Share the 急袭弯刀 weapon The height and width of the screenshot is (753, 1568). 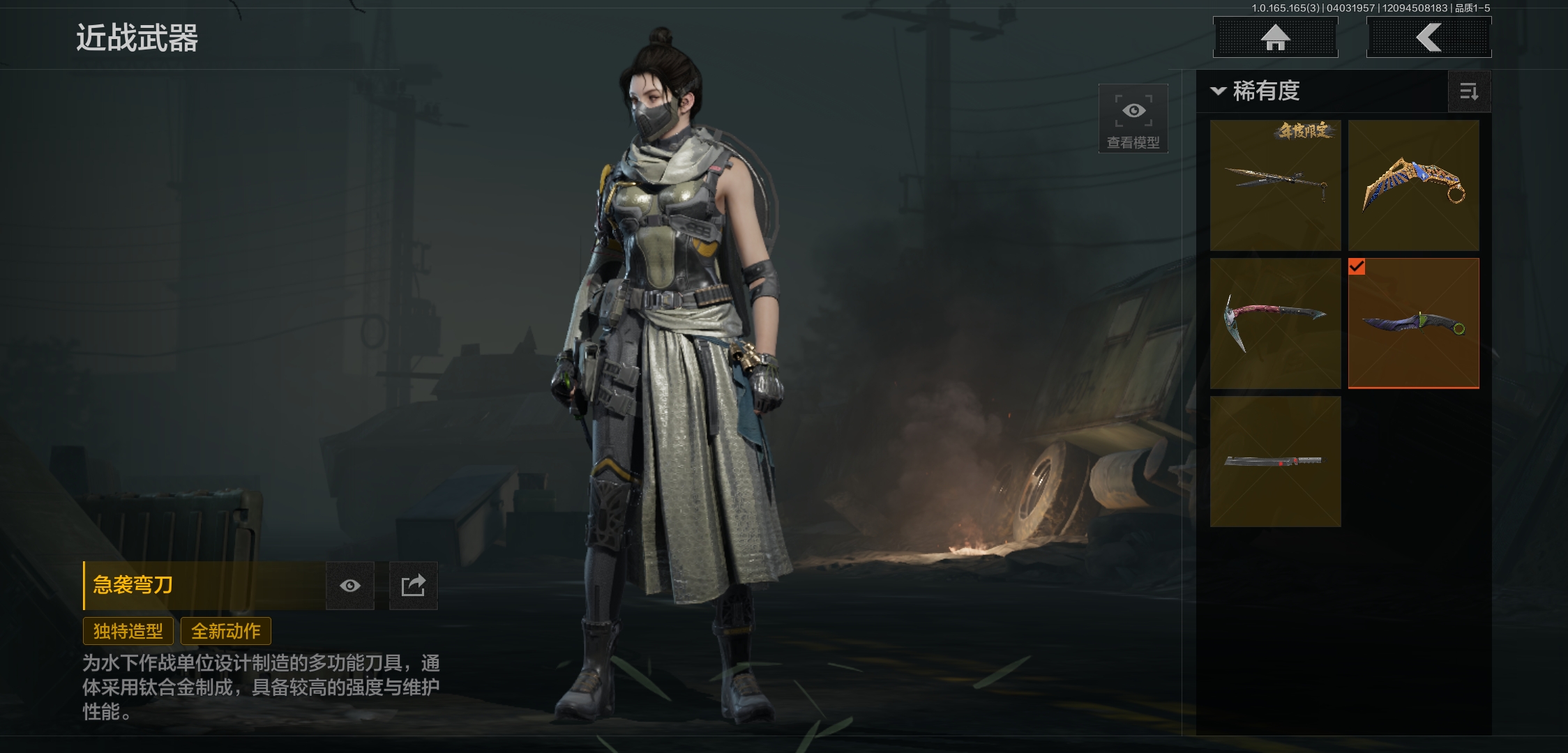(x=413, y=586)
